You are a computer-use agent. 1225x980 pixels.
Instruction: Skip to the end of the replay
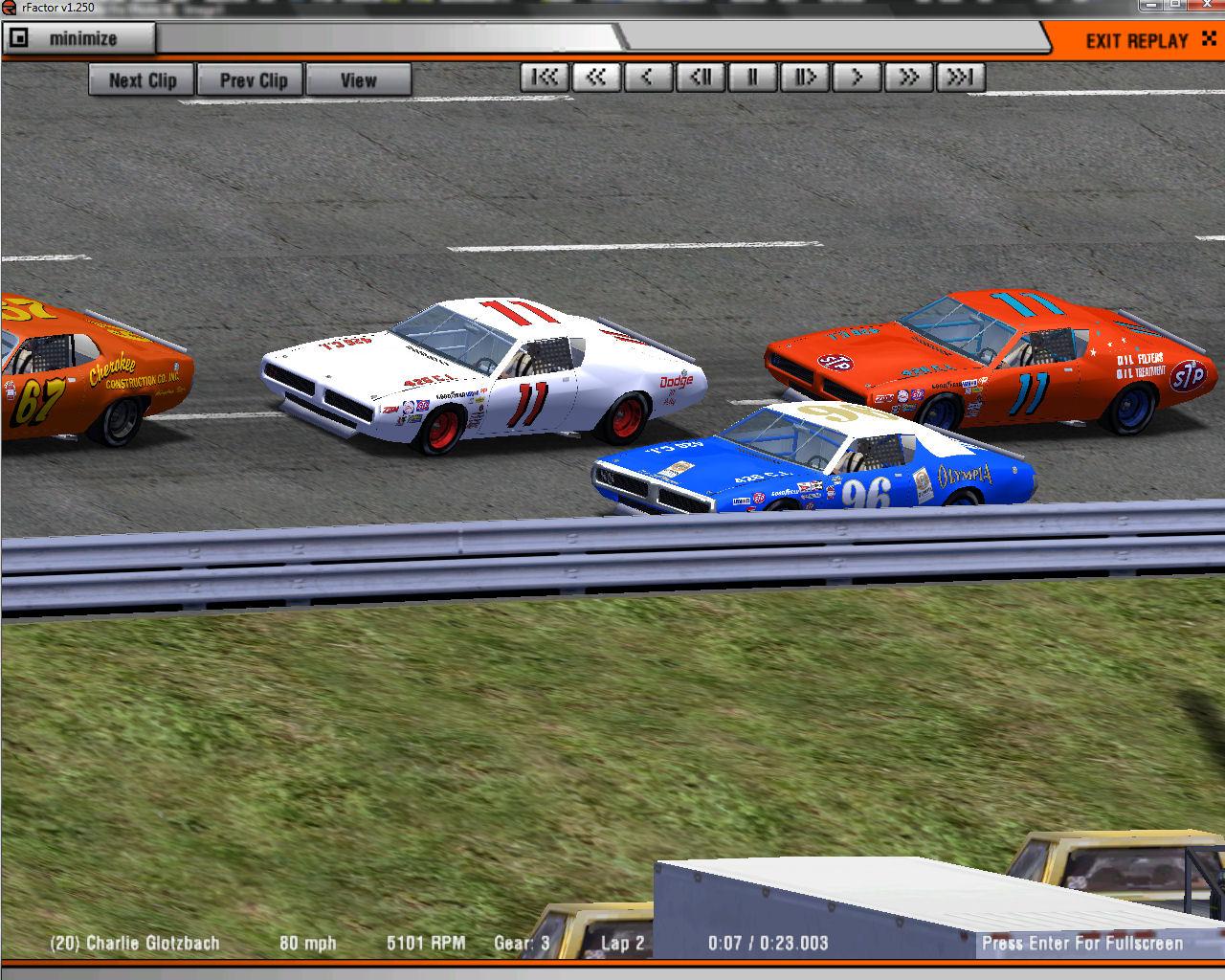(x=960, y=78)
